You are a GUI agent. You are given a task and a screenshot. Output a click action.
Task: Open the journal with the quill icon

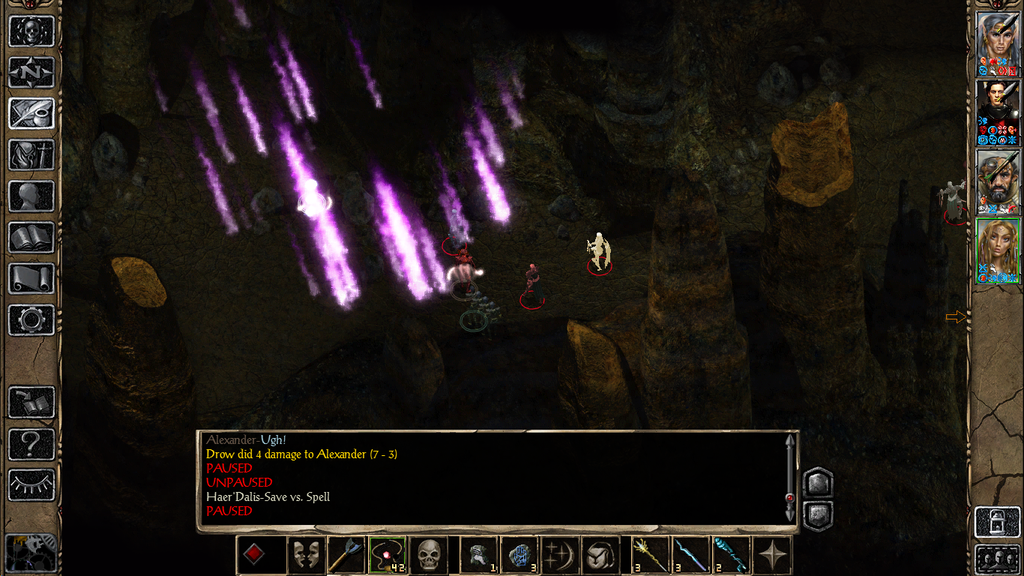coord(31,113)
